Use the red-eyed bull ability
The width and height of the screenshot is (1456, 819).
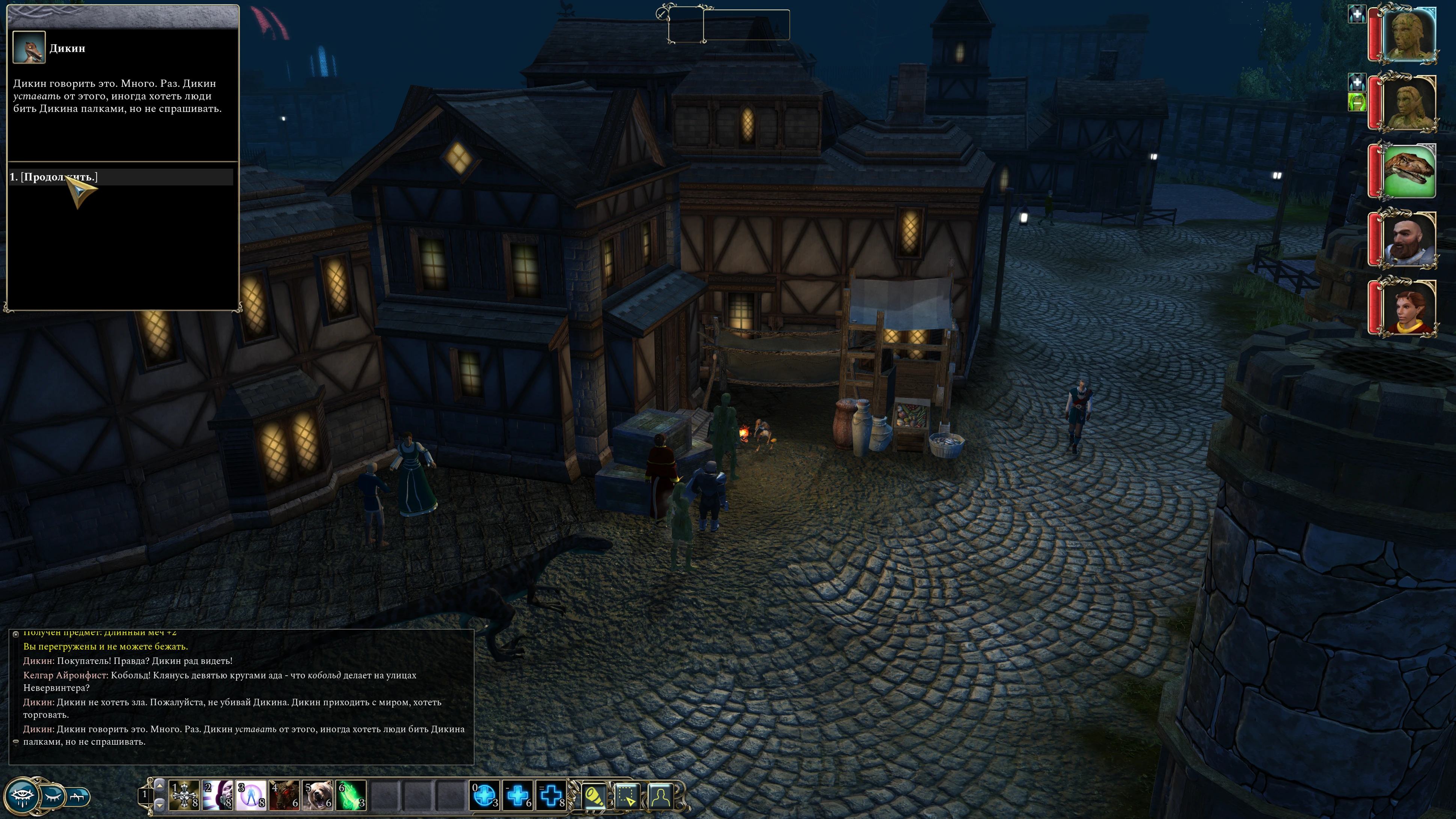coord(285,795)
